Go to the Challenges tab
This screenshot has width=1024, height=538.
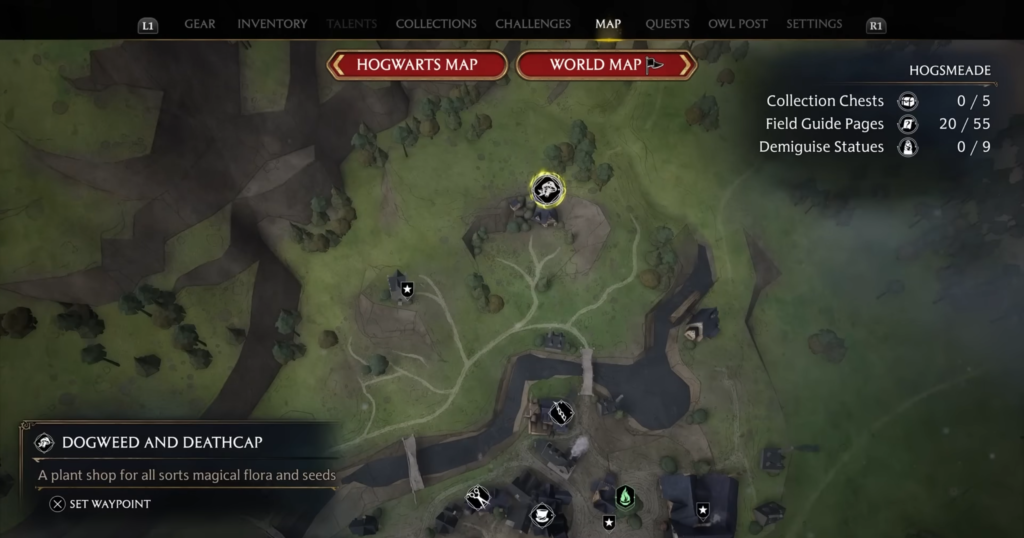coord(533,24)
